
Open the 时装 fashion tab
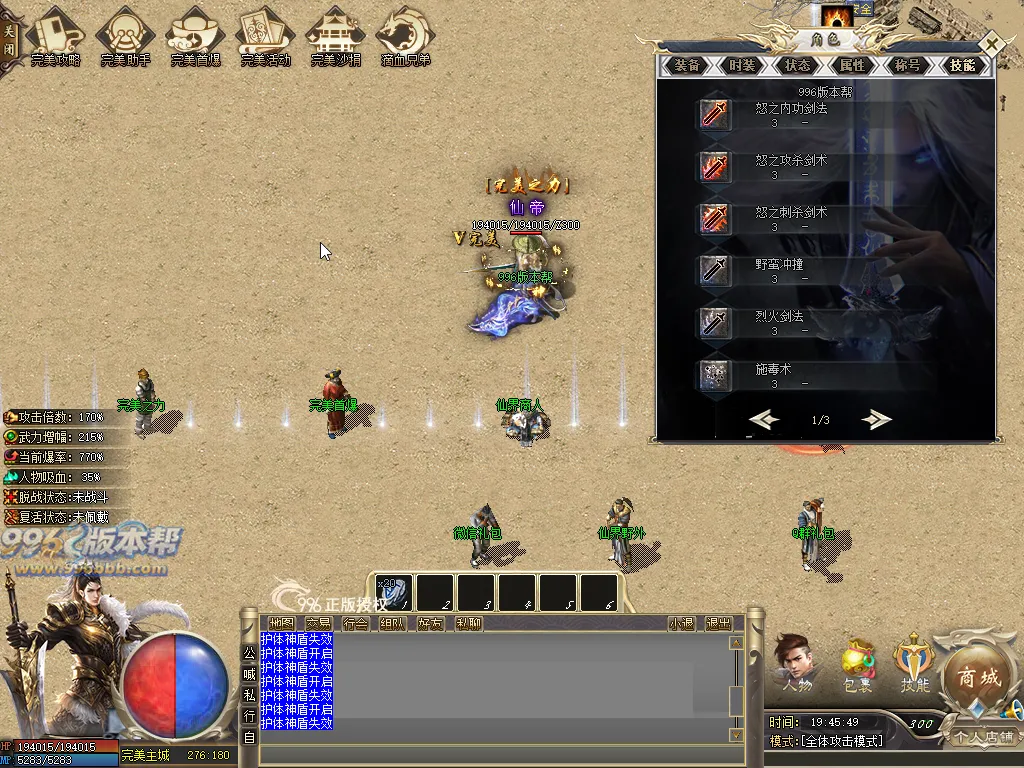742,66
